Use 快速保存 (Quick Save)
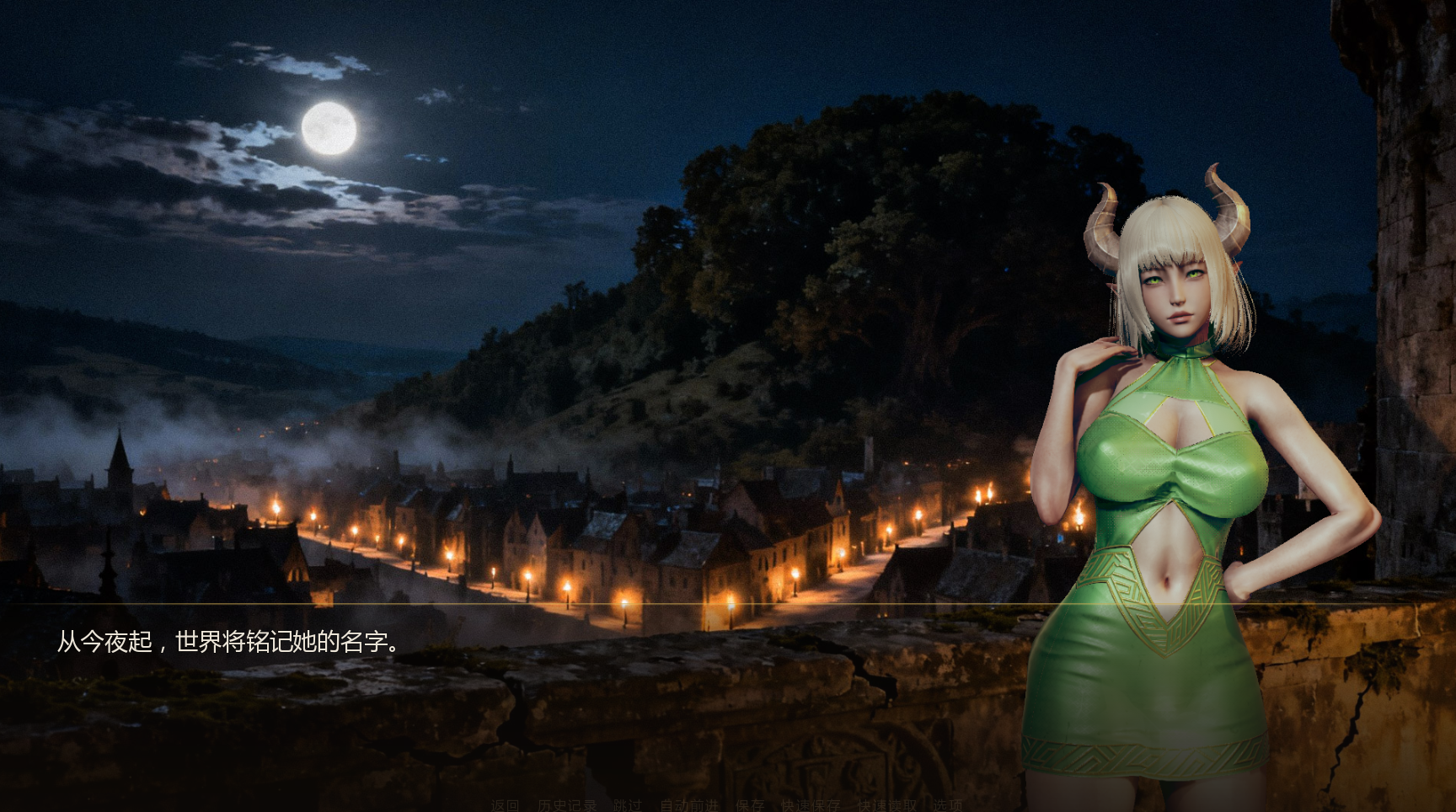 click(810, 805)
